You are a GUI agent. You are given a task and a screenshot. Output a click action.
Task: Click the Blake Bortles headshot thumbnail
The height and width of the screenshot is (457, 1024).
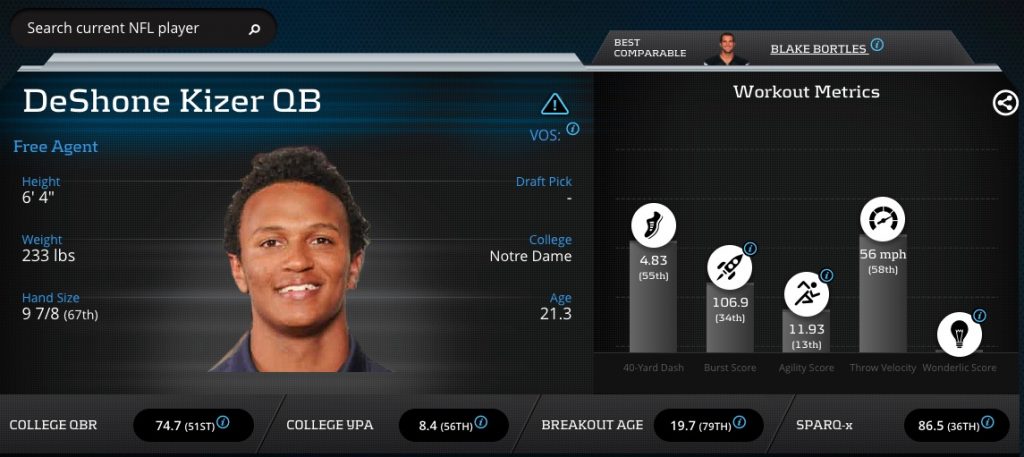[725, 48]
